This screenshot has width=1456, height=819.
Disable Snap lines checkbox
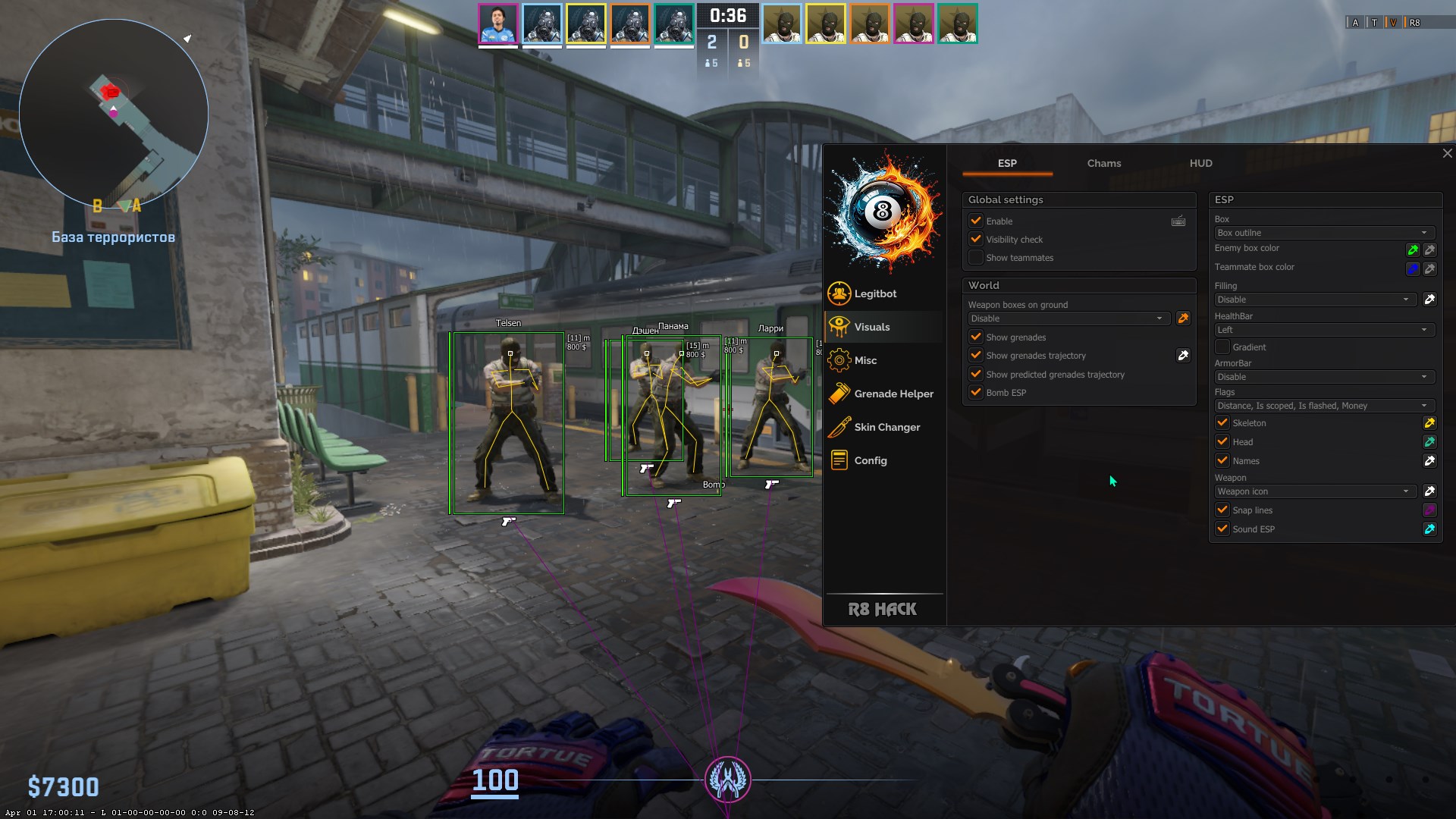[x=1222, y=510]
